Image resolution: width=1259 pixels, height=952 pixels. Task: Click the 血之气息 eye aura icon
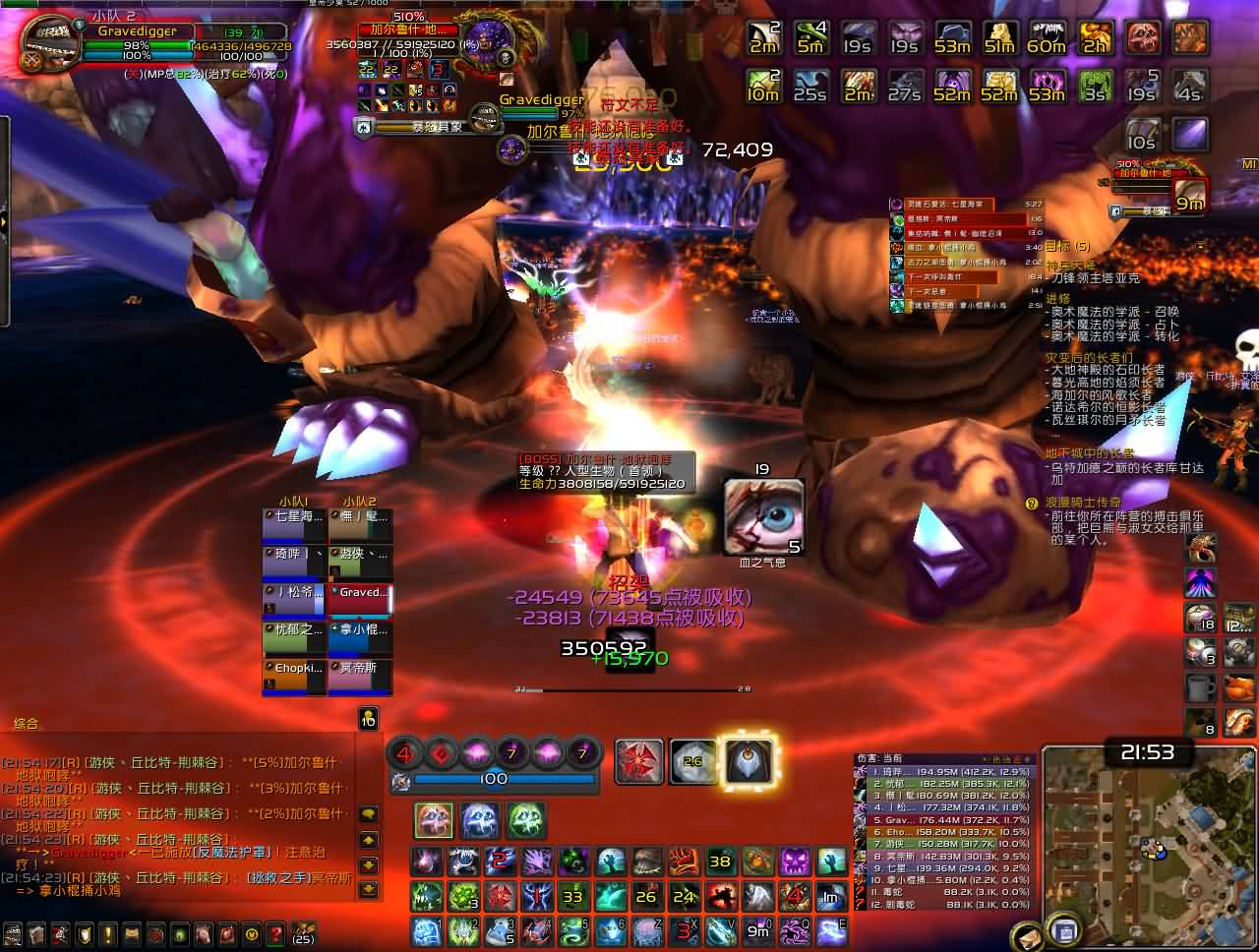(x=763, y=516)
